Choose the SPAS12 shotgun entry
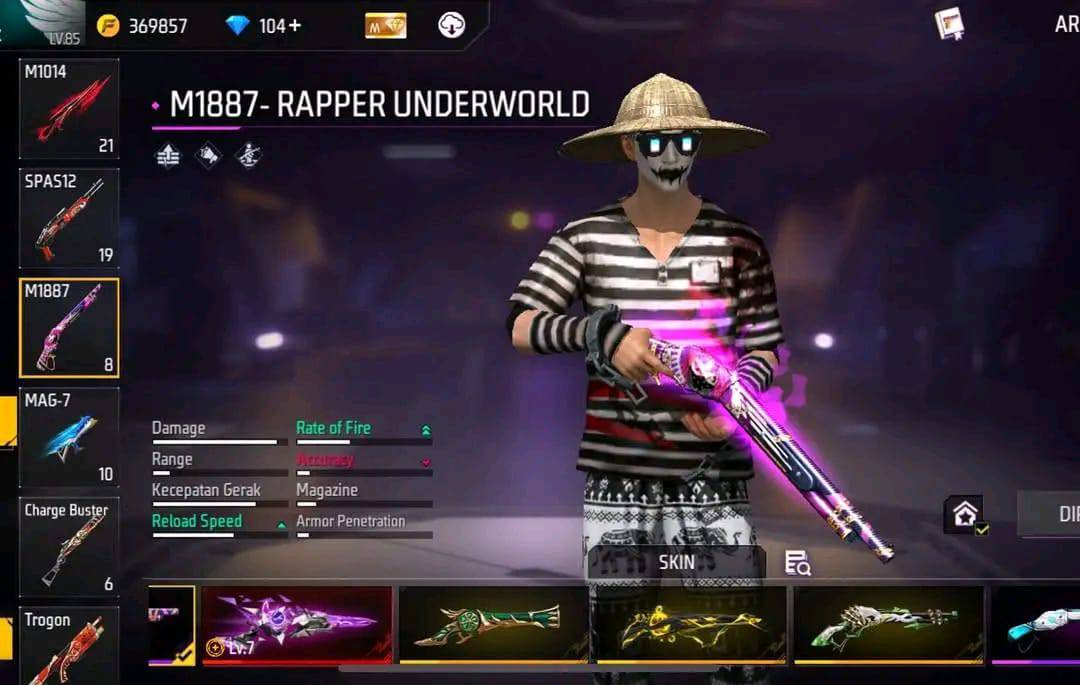 coord(68,218)
